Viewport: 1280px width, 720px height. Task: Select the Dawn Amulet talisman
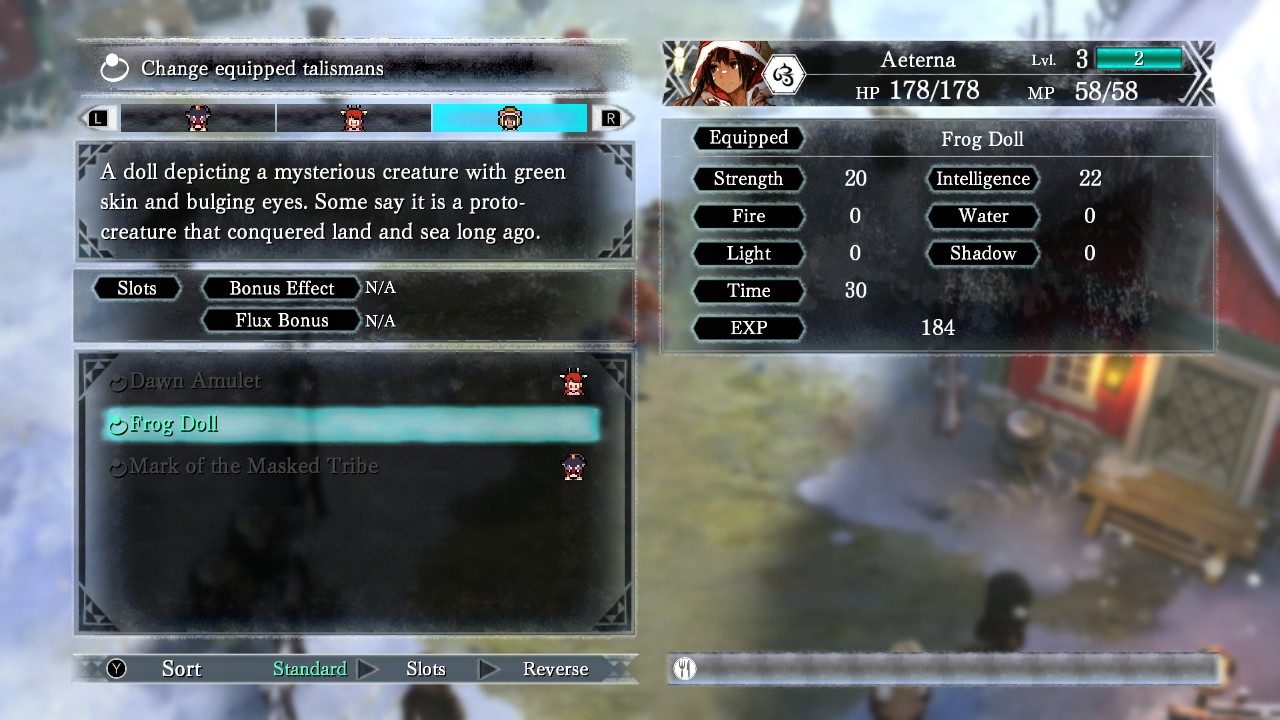coord(196,381)
